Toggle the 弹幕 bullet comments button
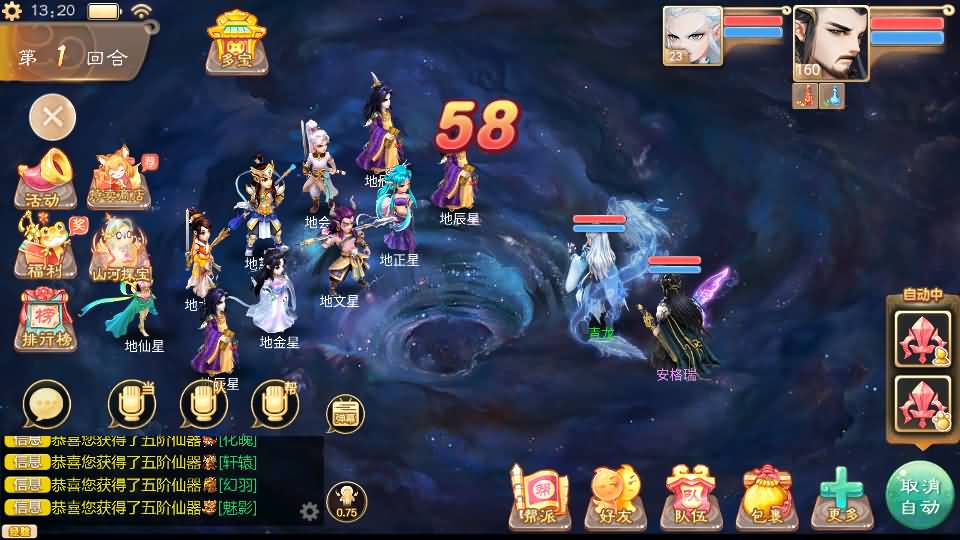This screenshot has height=540, width=960. click(x=345, y=414)
